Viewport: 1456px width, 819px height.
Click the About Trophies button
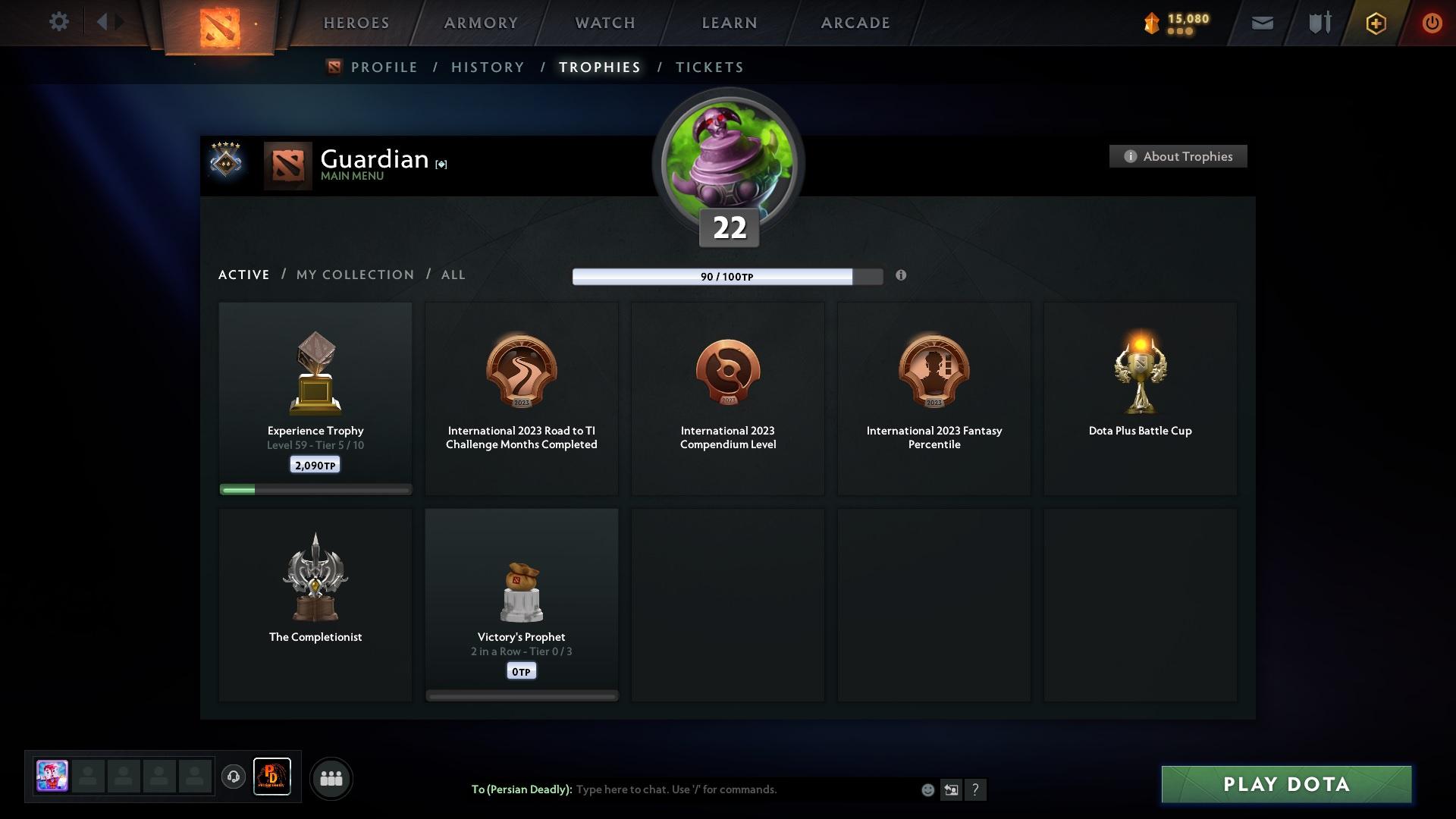(1178, 156)
